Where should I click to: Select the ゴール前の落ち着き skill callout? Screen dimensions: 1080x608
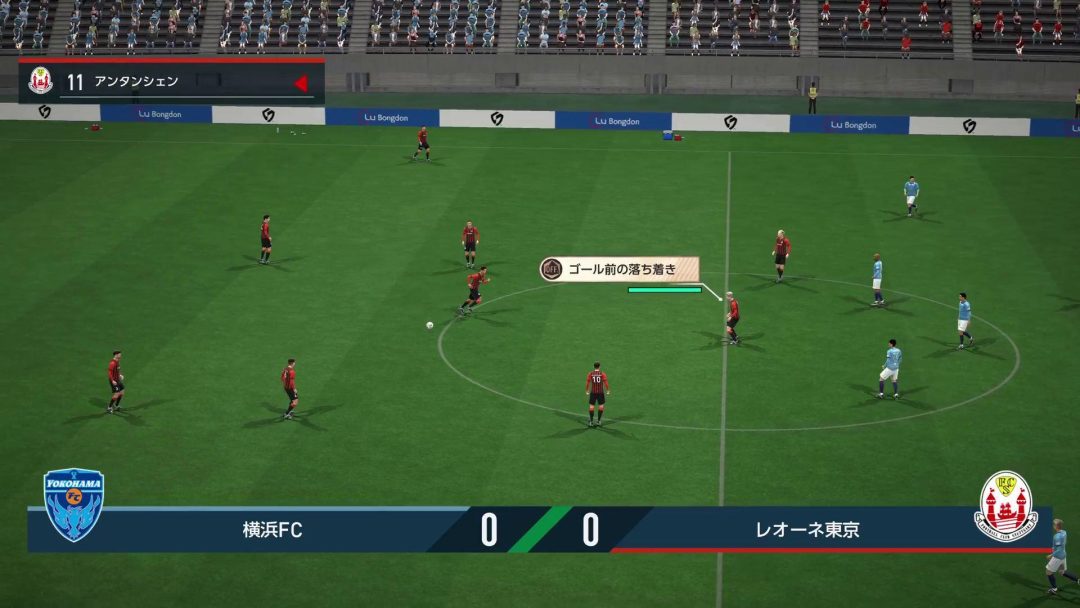(x=620, y=269)
